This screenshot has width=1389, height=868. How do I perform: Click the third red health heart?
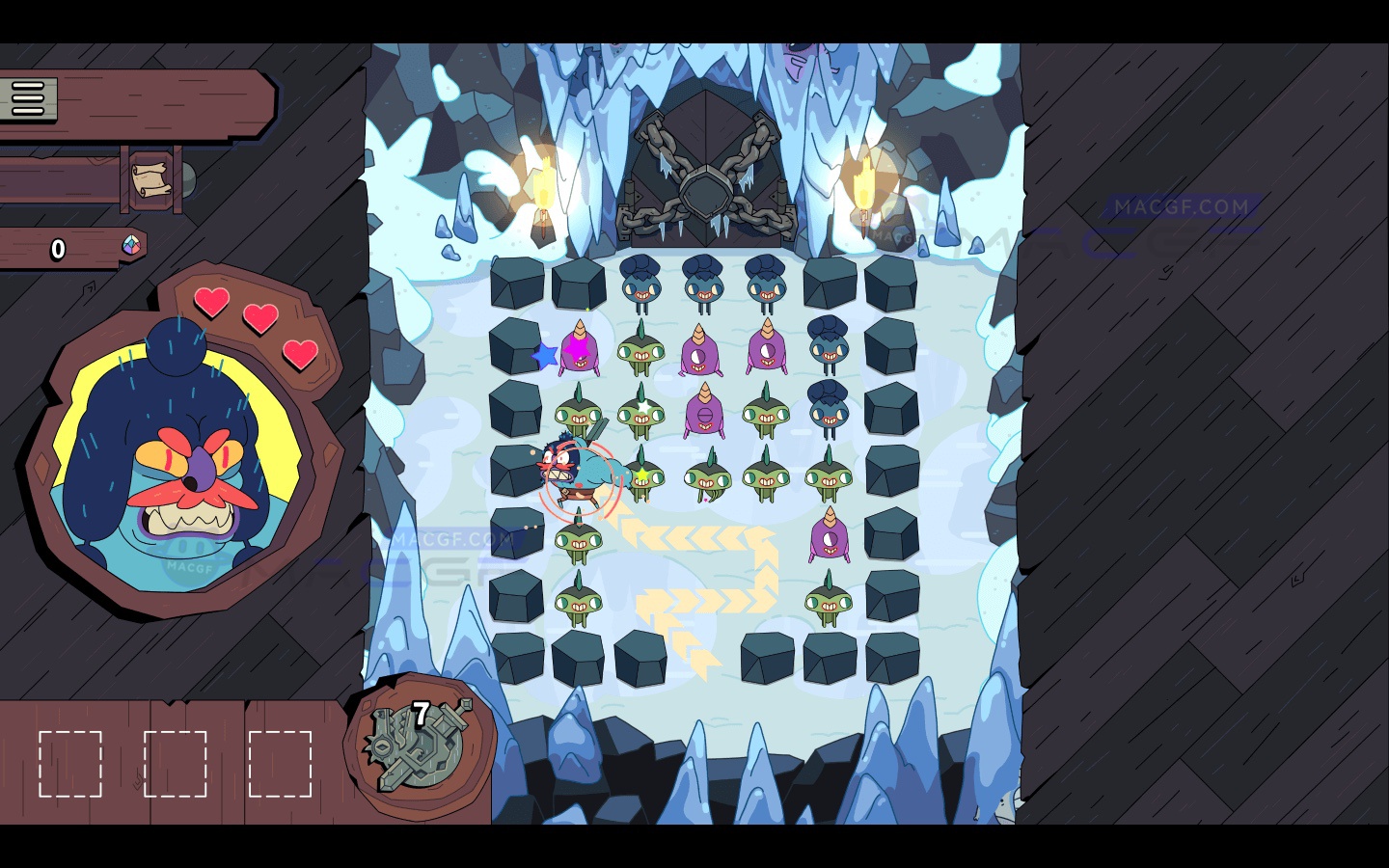pos(299,355)
